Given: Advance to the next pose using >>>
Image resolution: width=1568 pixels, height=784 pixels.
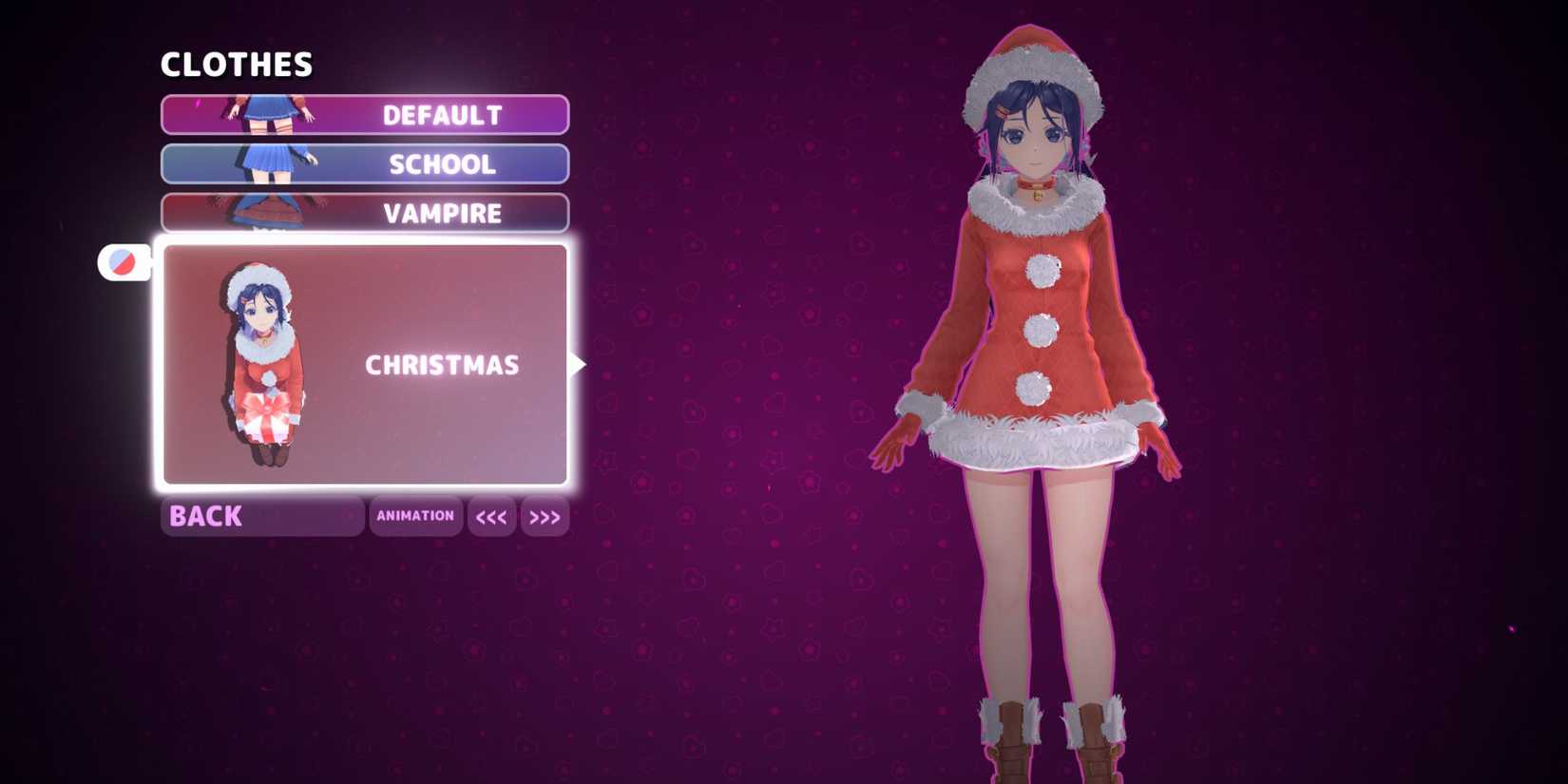Looking at the screenshot, I should pyautogui.click(x=545, y=516).
